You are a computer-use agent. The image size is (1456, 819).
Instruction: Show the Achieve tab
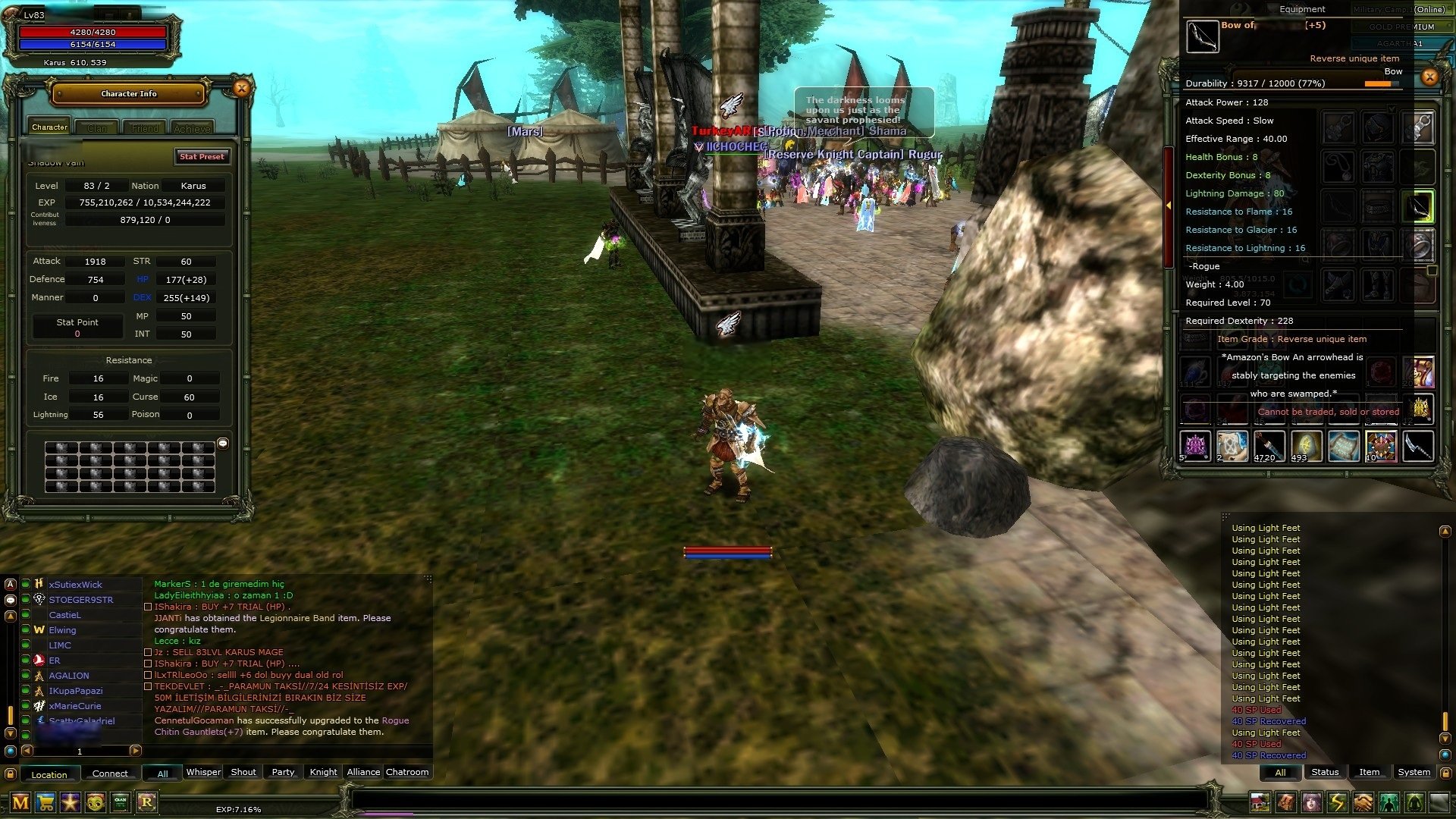[x=192, y=128]
